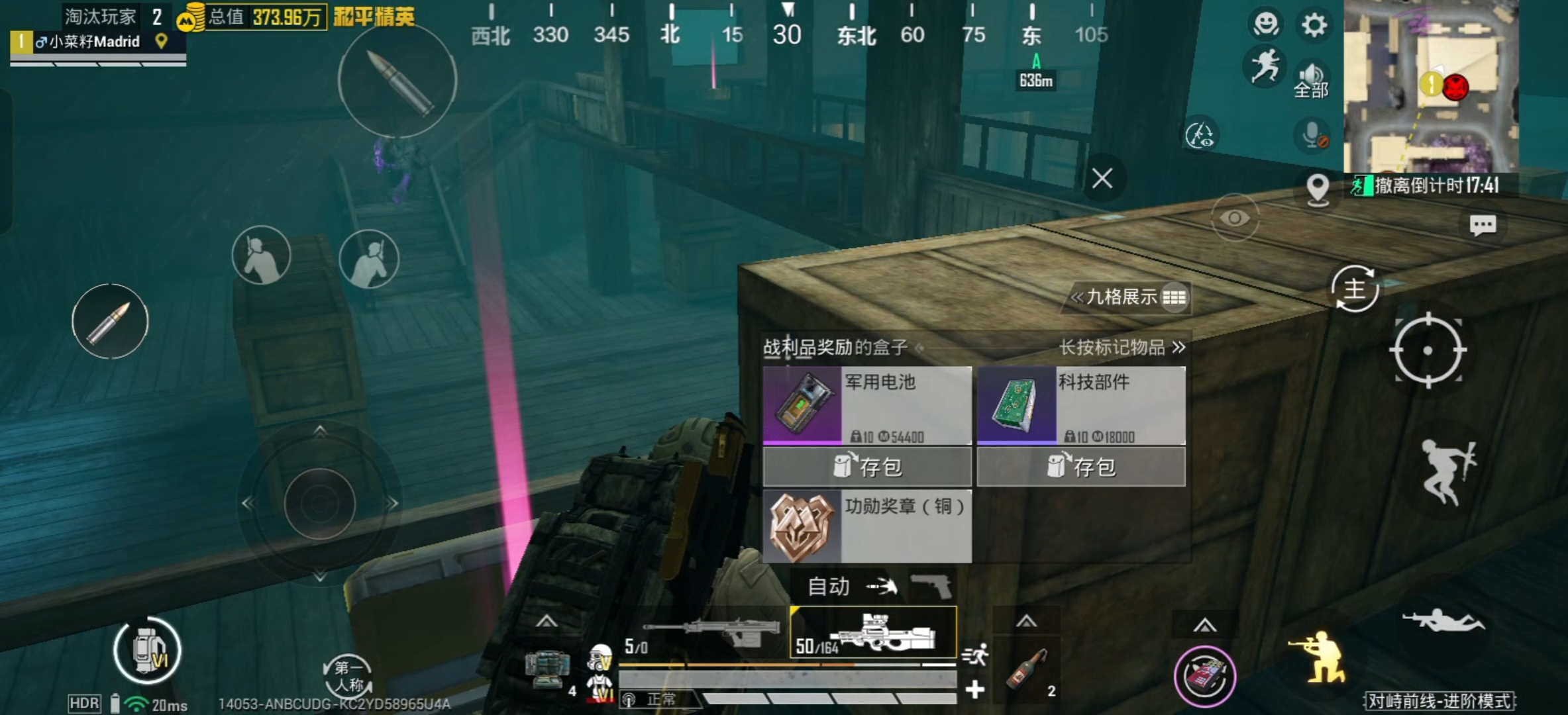Select the pistol tab in fire mode bar
This screenshot has width=1568, height=715.
(x=935, y=586)
